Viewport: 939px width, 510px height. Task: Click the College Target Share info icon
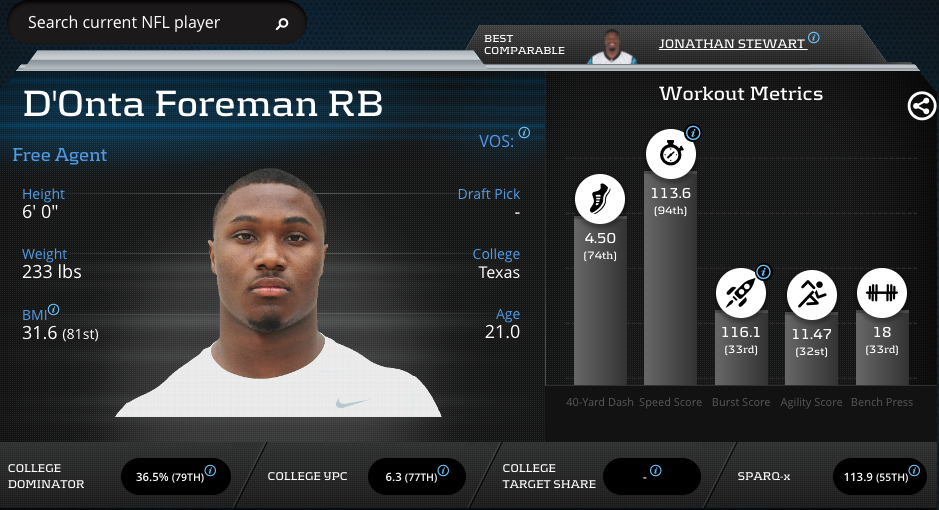[656, 470]
